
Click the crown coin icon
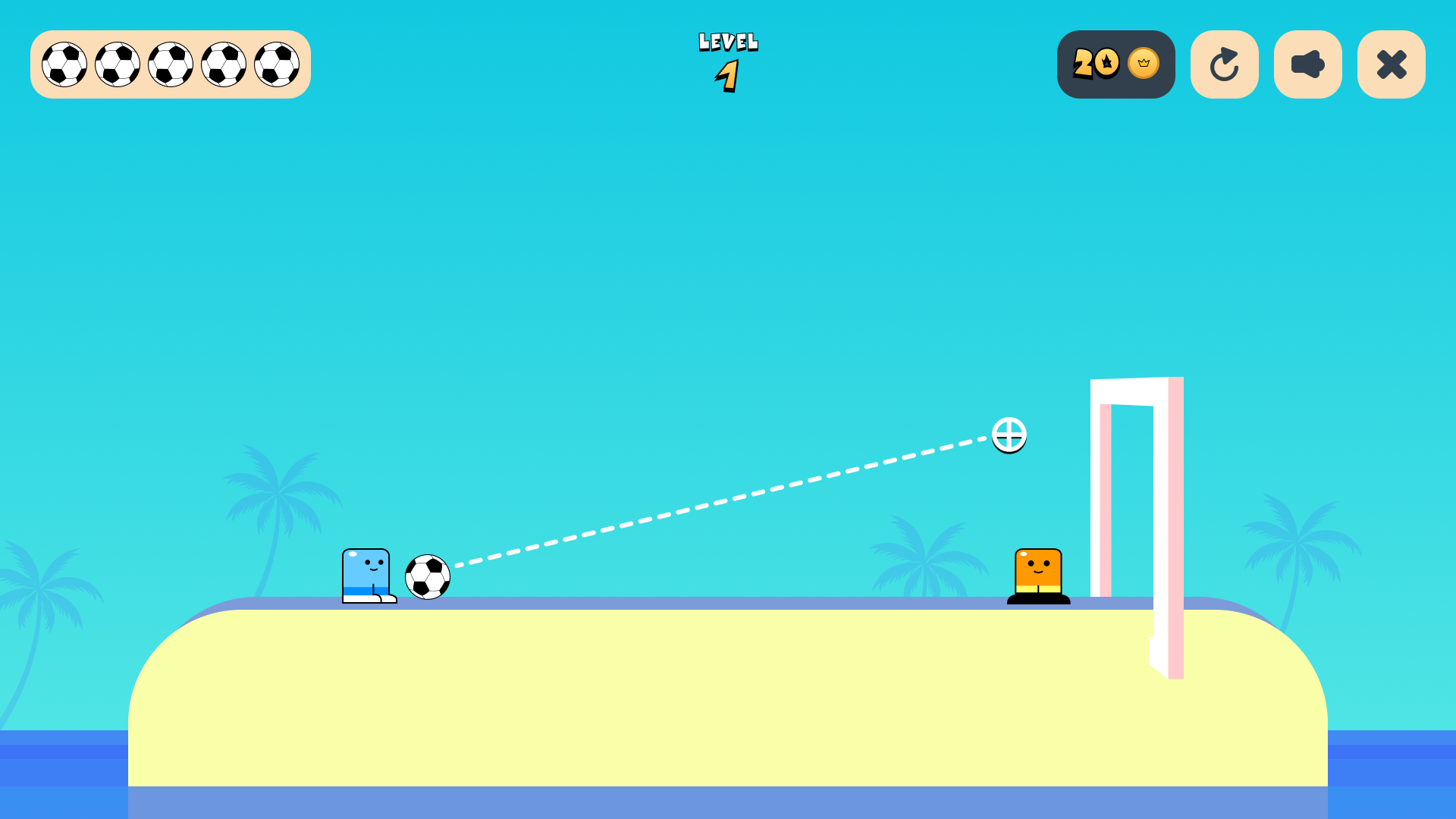[x=1141, y=64]
